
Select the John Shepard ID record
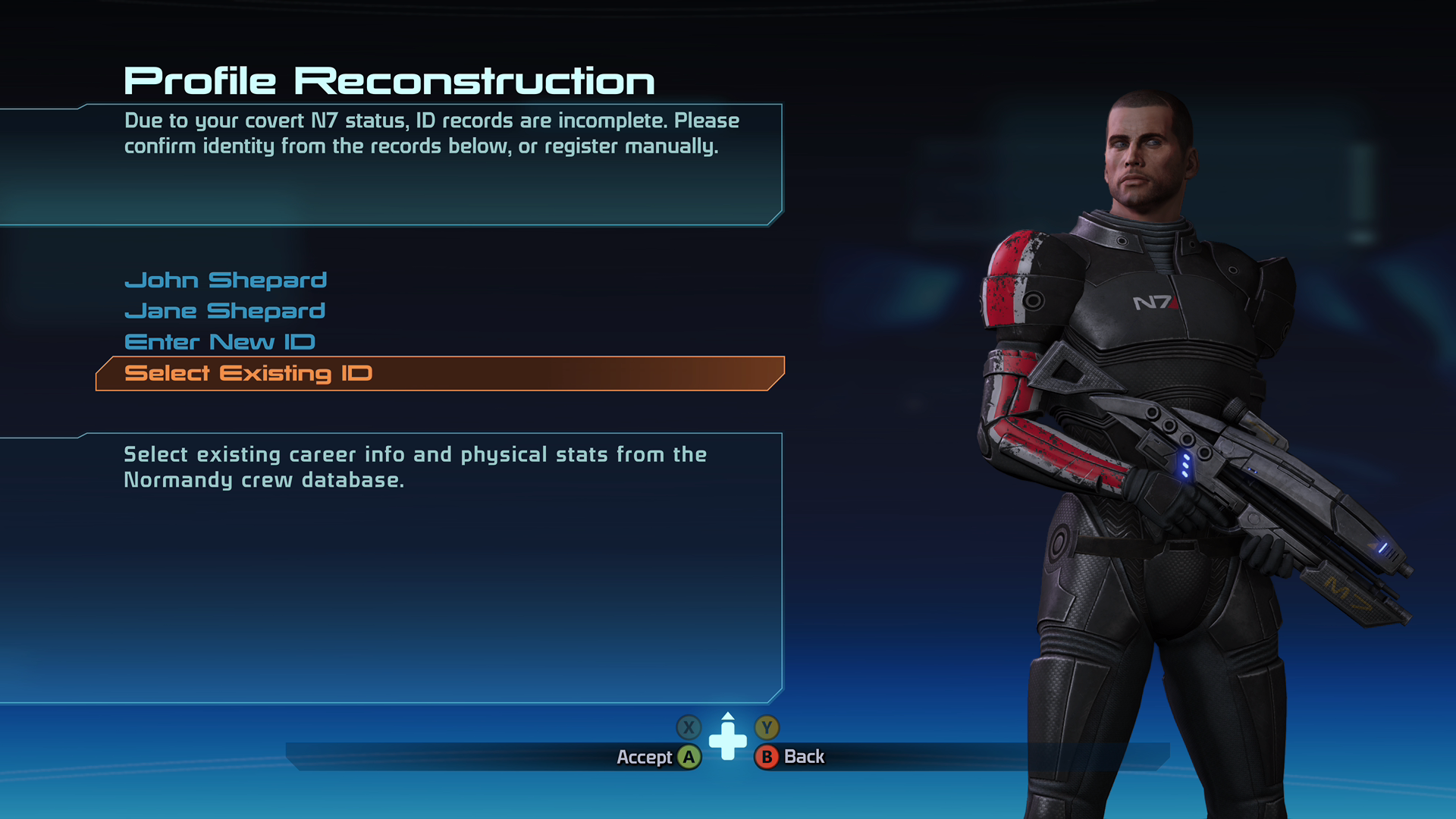225,280
